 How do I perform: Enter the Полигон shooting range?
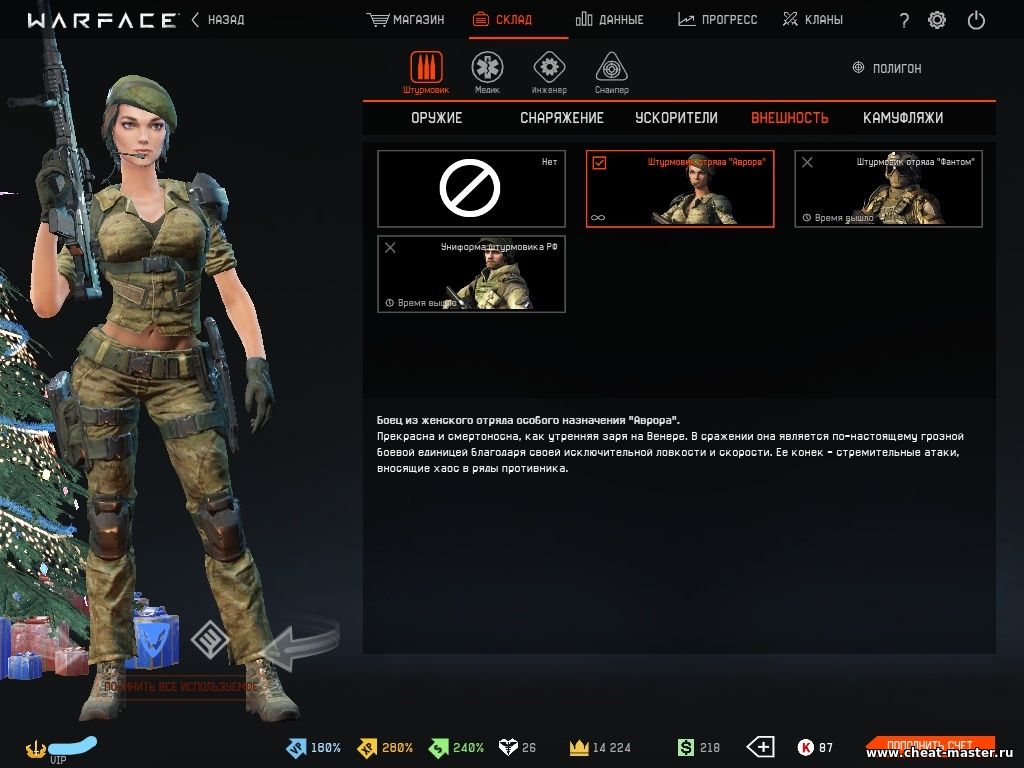[x=887, y=68]
